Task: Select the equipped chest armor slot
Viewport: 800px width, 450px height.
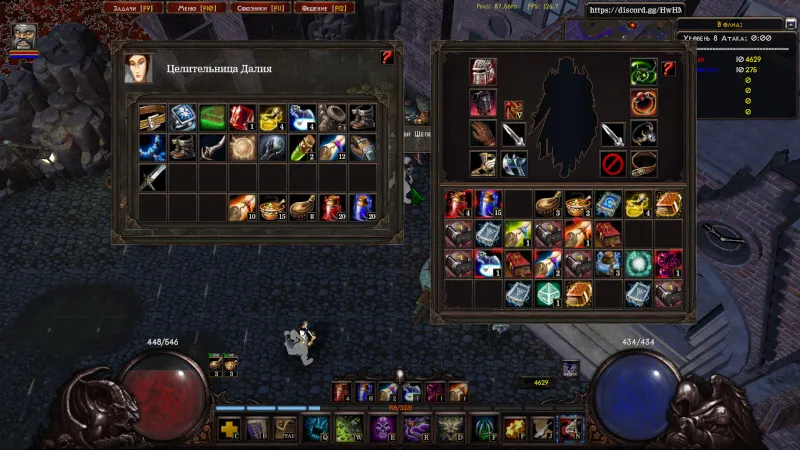Action: (483, 102)
